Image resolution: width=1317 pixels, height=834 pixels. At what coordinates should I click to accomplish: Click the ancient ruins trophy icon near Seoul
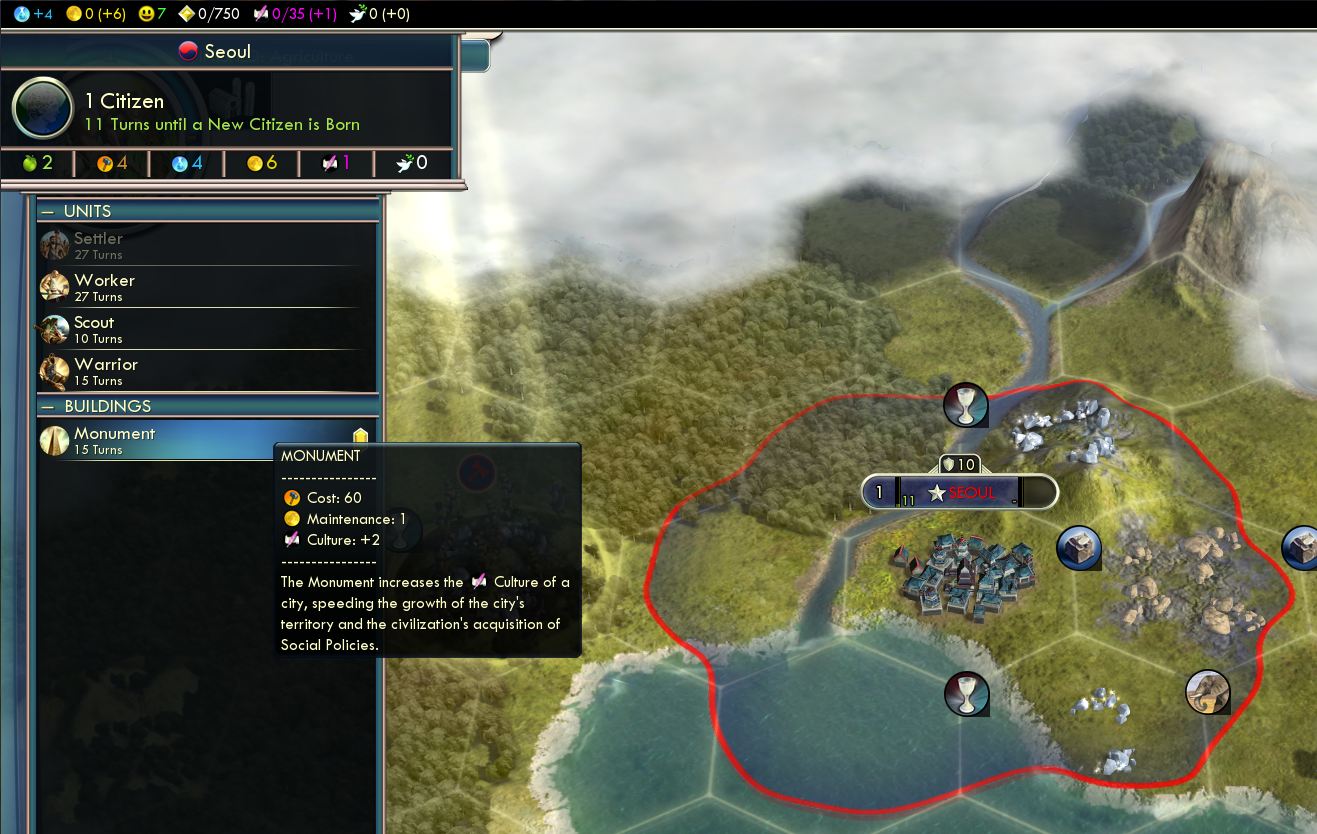966,405
